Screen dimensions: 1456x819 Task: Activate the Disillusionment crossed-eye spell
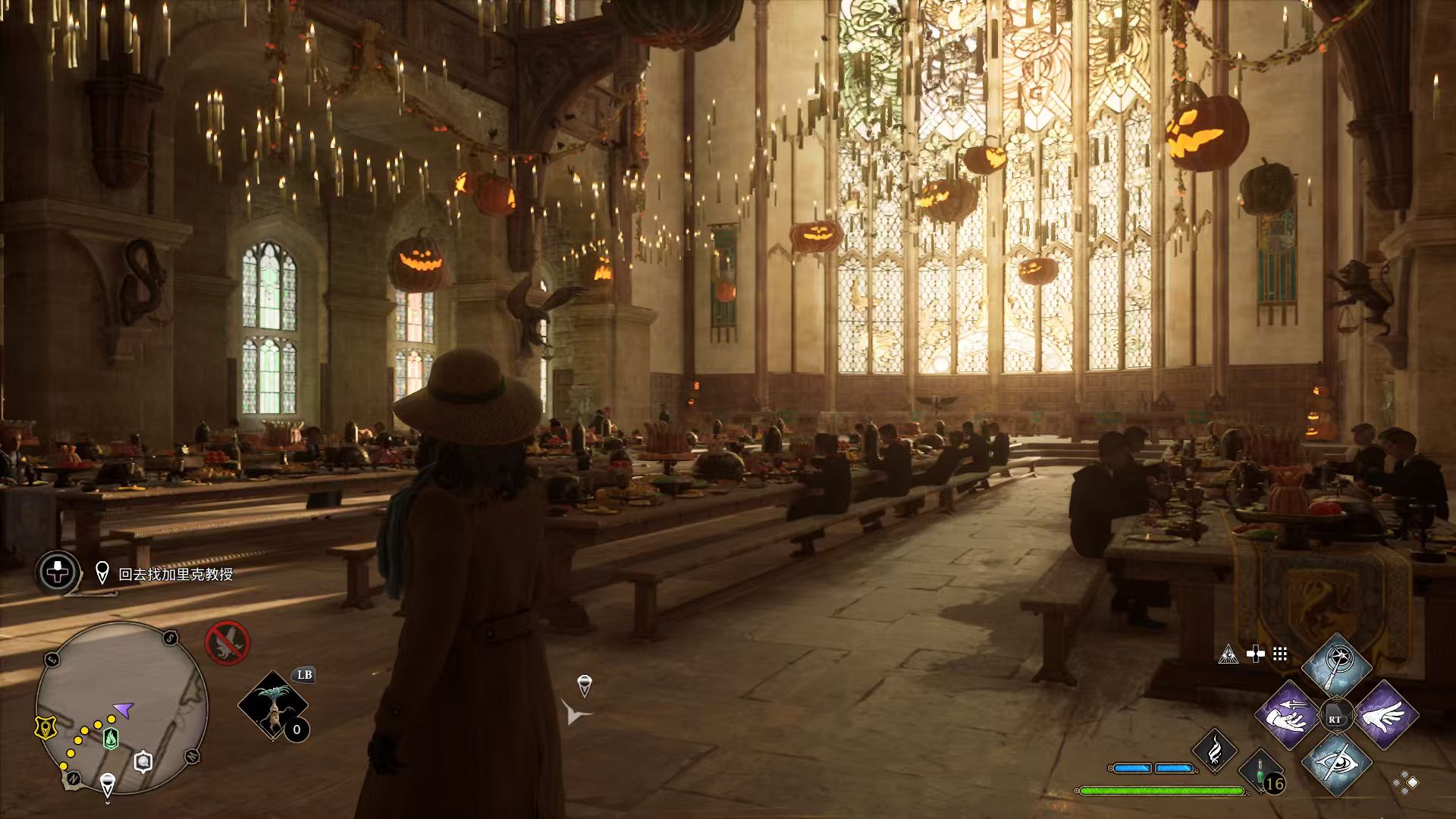point(1336,764)
